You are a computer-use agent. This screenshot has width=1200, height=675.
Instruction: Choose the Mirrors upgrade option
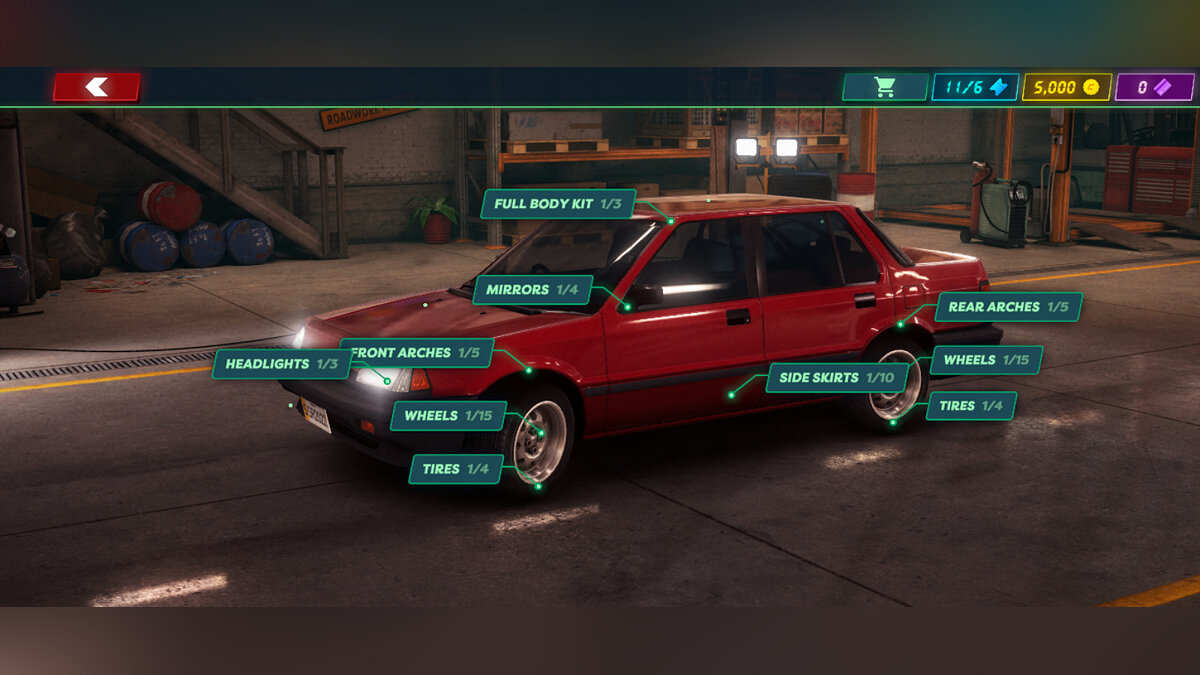point(533,290)
